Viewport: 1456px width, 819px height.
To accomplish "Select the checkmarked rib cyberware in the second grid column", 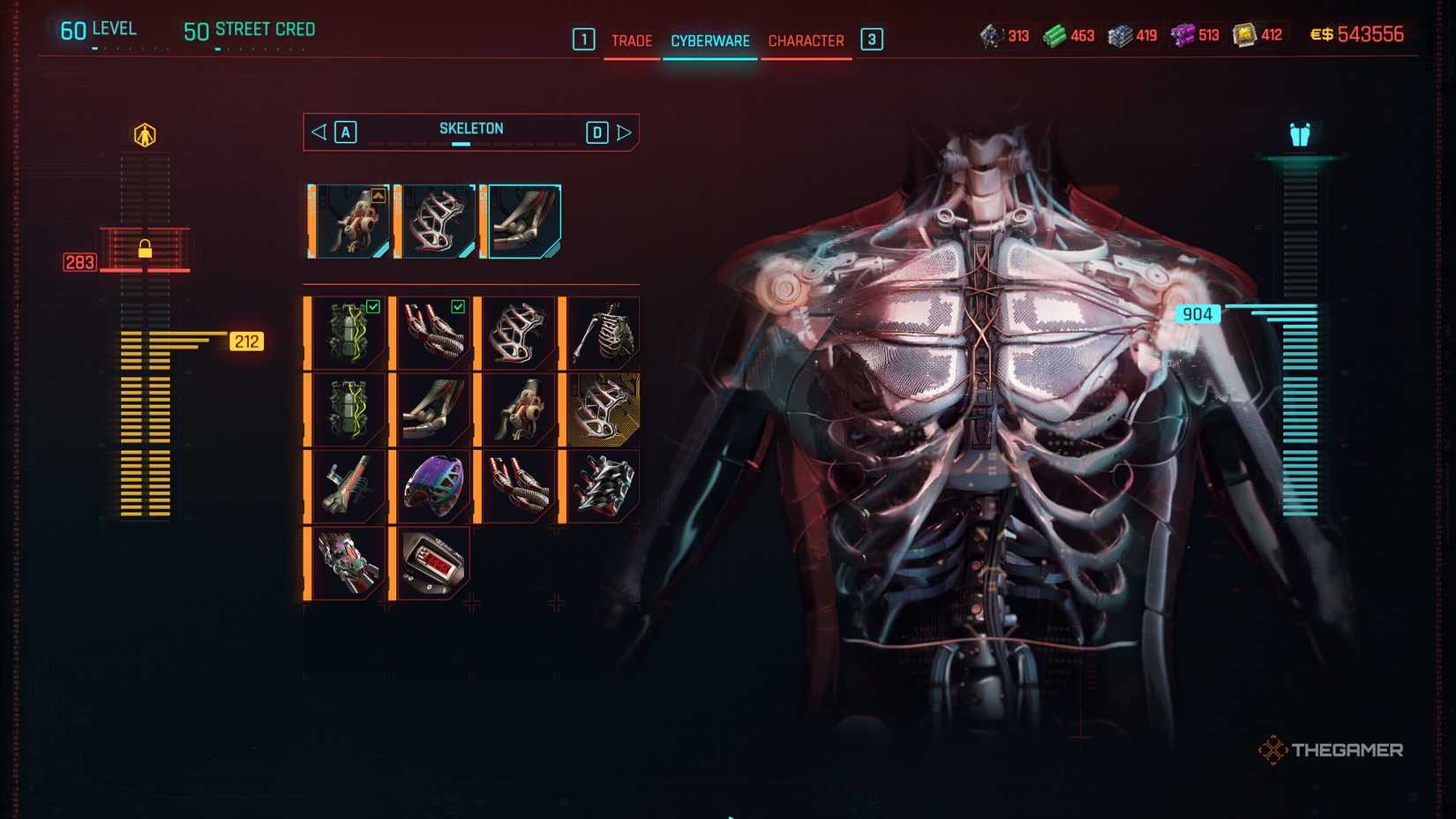I will pyautogui.click(x=434, y=331).
